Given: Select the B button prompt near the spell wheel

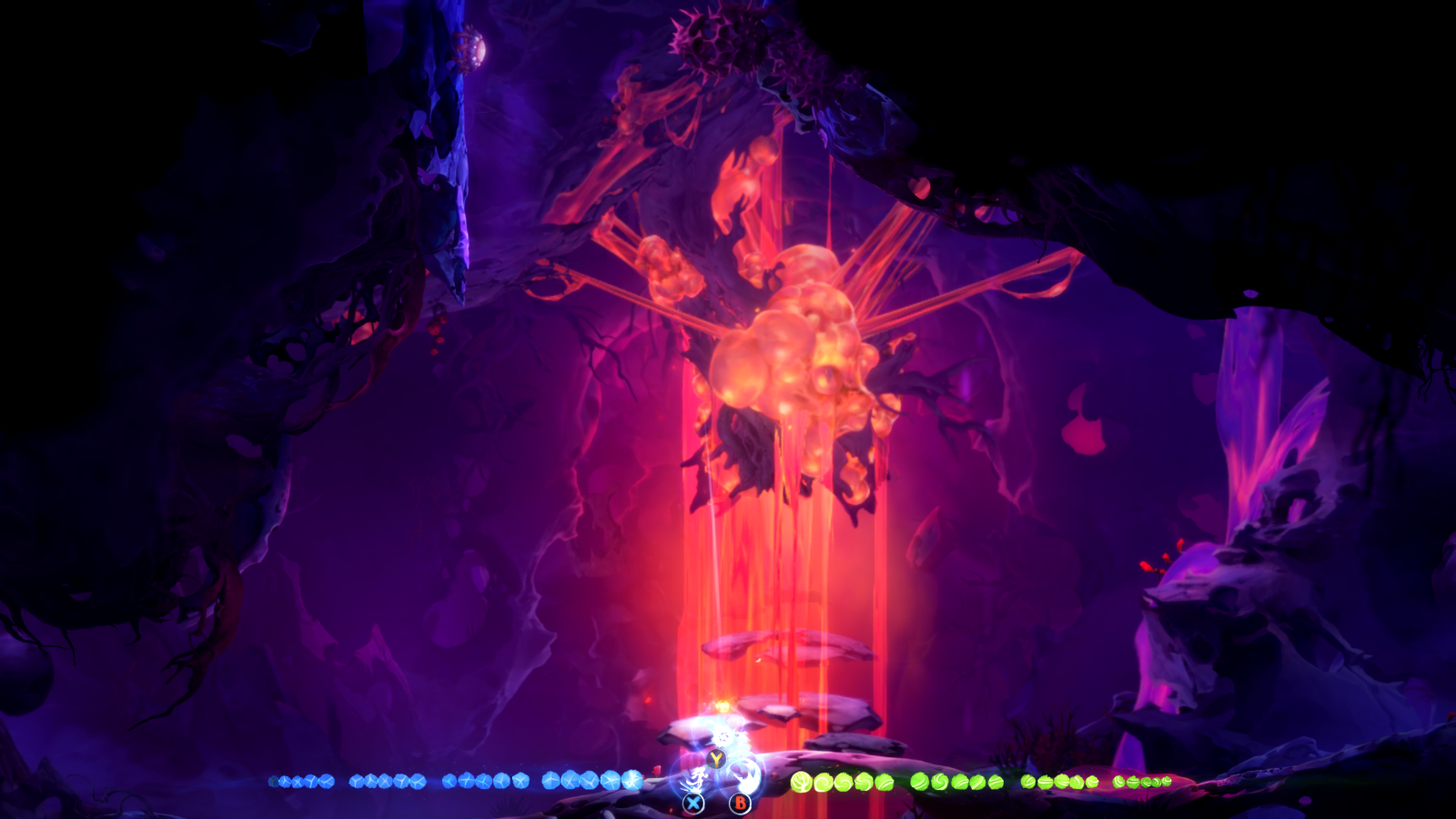Looking at the screenshot, I should (740, 803).
